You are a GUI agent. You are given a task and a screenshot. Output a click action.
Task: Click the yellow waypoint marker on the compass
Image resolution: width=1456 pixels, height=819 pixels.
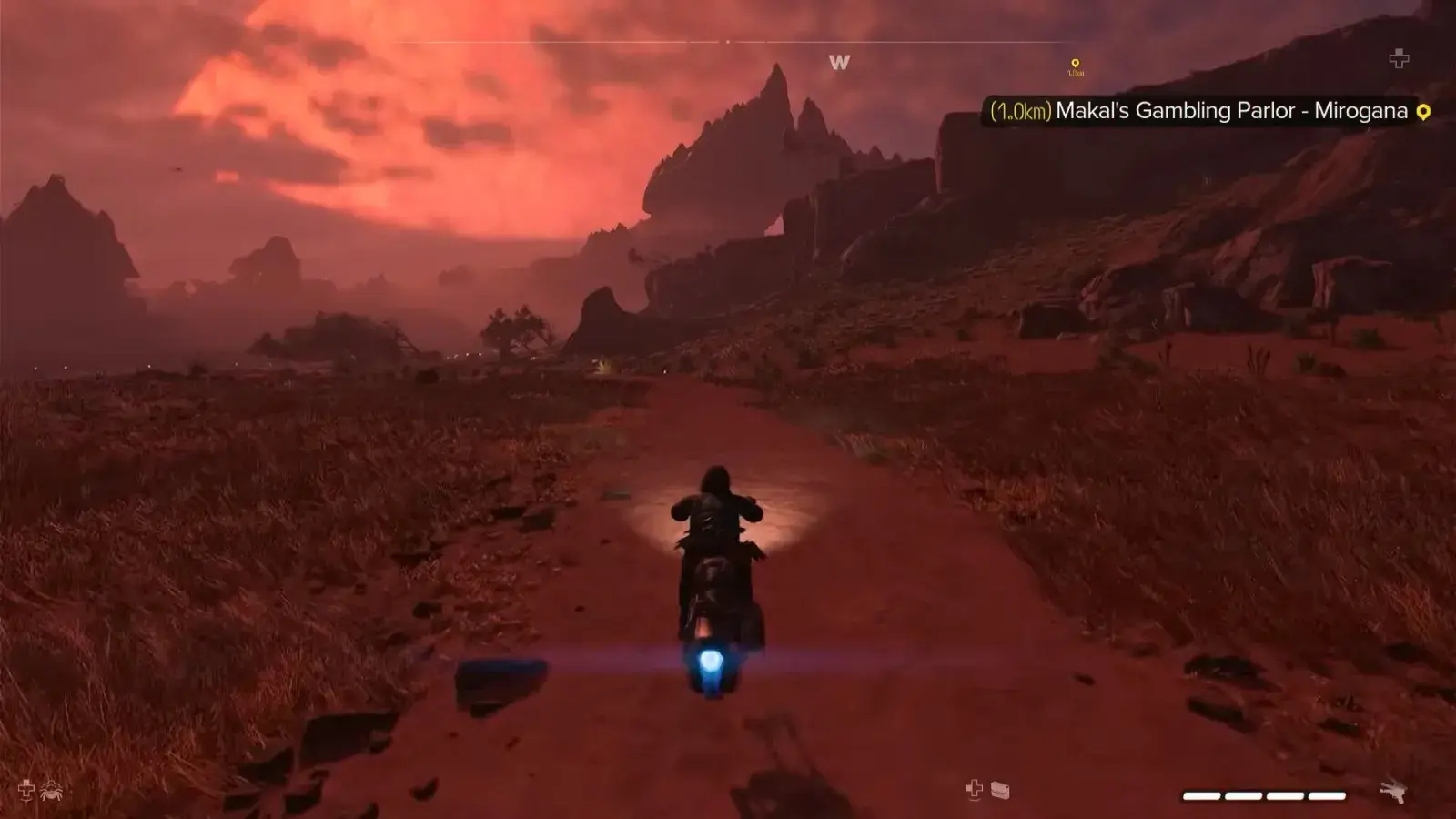click(x=1075, y=65)
